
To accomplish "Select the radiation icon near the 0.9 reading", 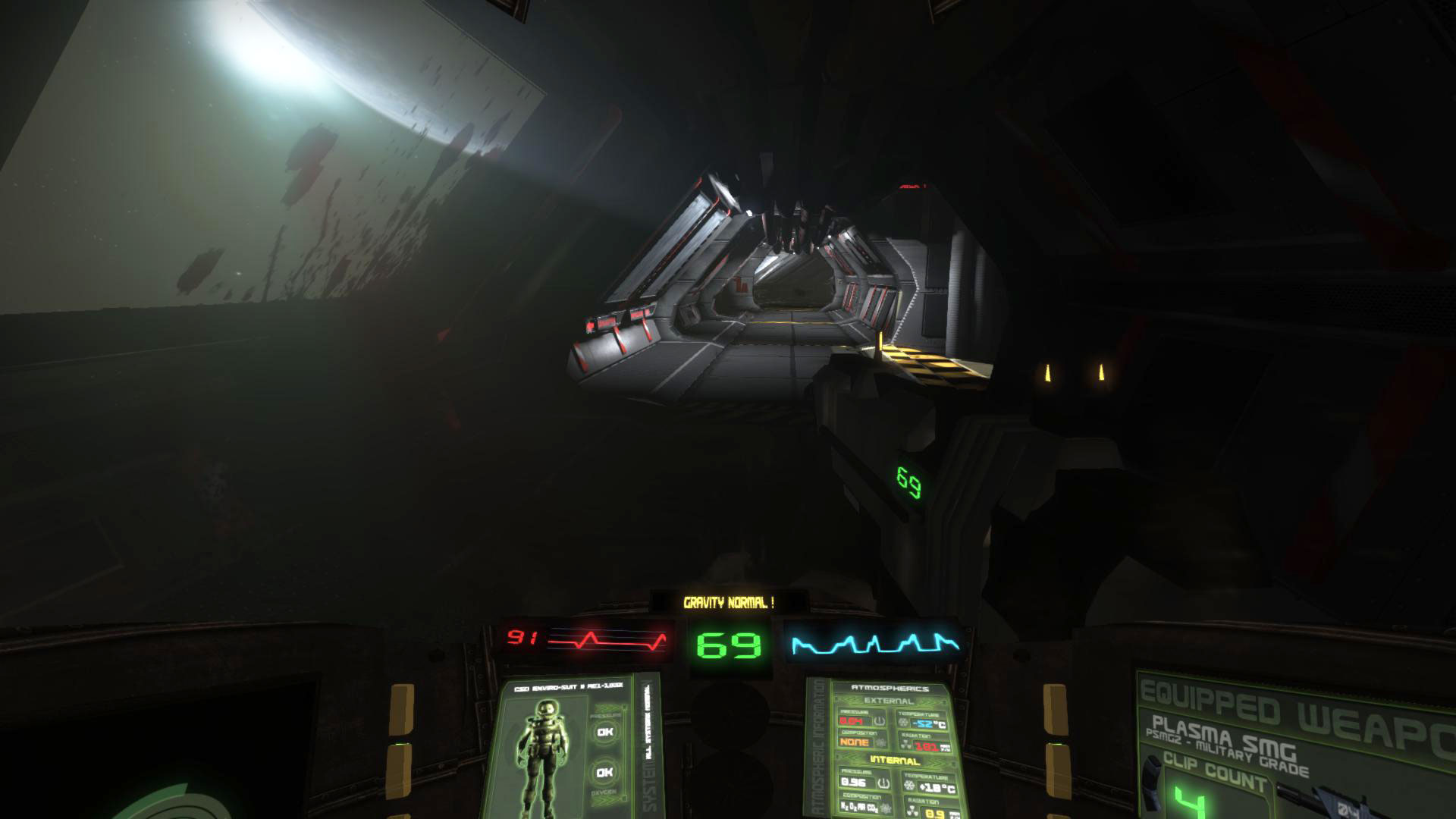I will (x=912, y=808).
